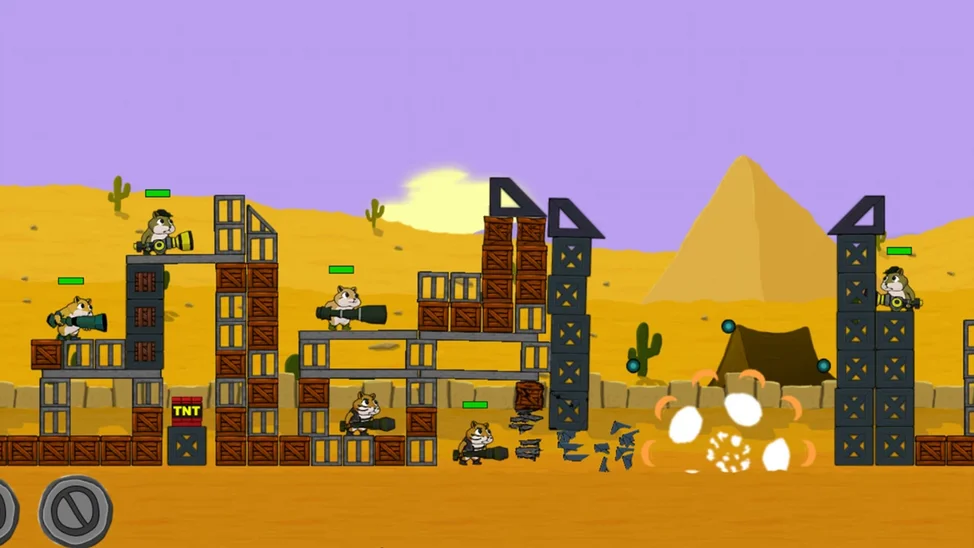Click the round gray prohibition-sign button

point(75,511)
